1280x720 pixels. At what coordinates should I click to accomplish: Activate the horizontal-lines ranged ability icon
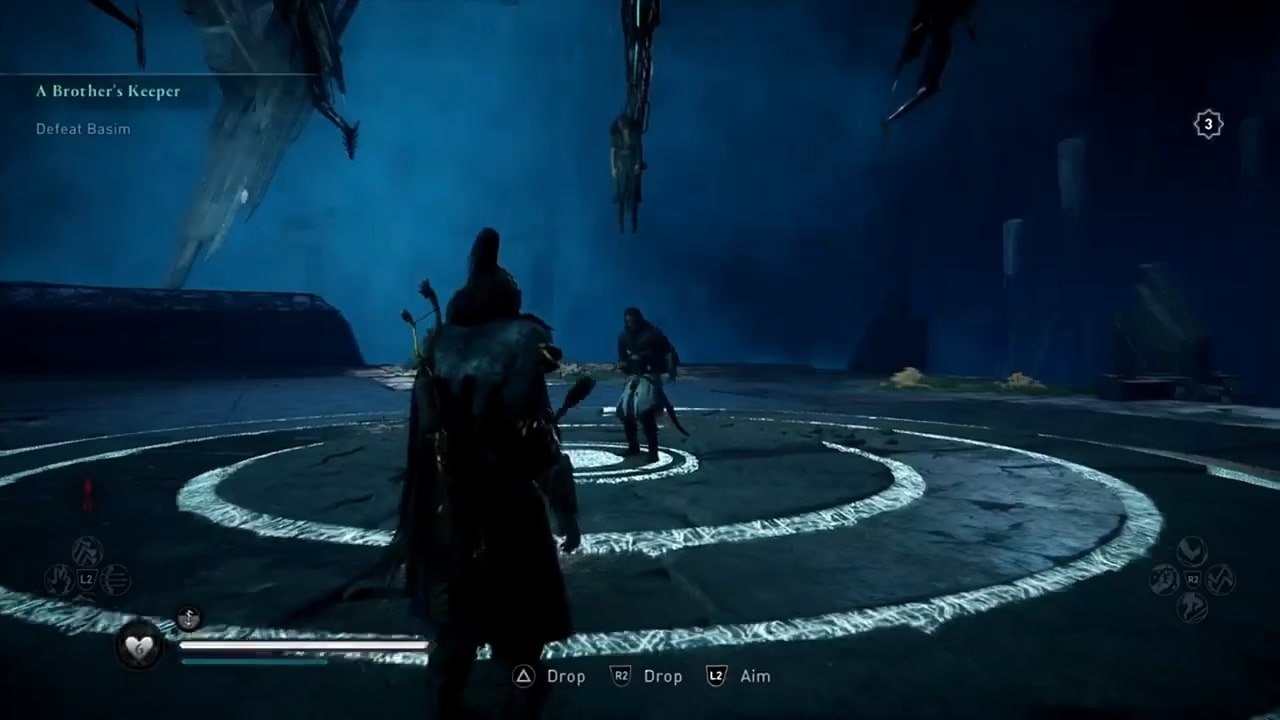(x=115, y=580)
